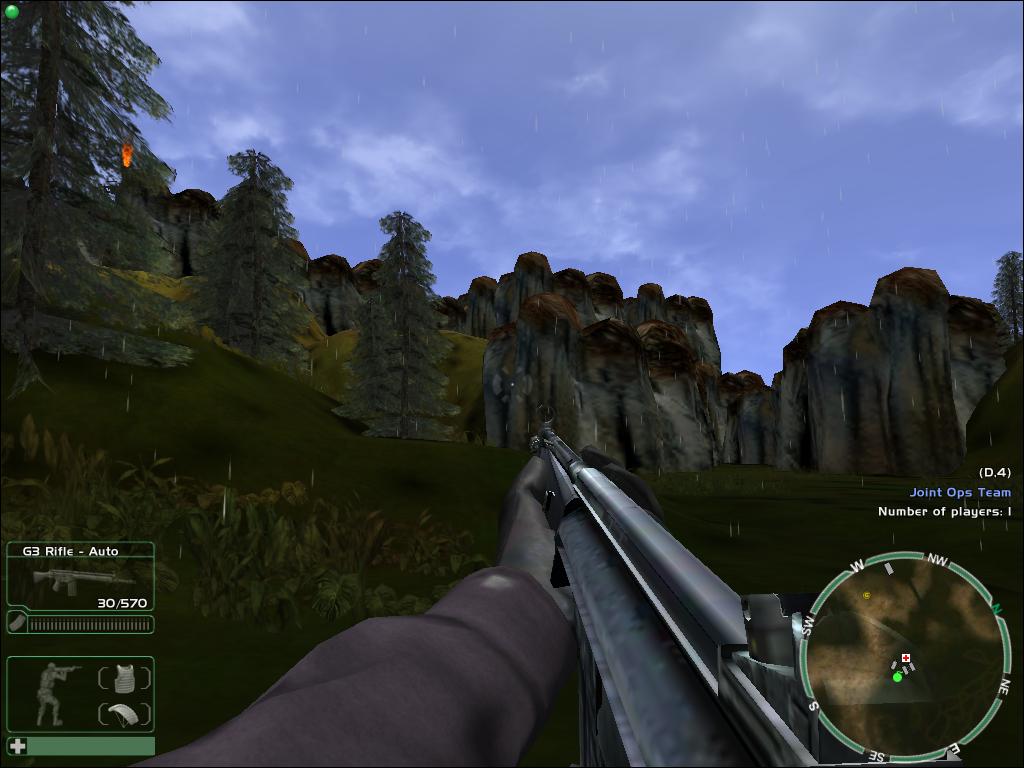The image size is (1024, 768).
Task: Click the white medical cross icon
Action: pyautogui.click(x=17, y=746)
